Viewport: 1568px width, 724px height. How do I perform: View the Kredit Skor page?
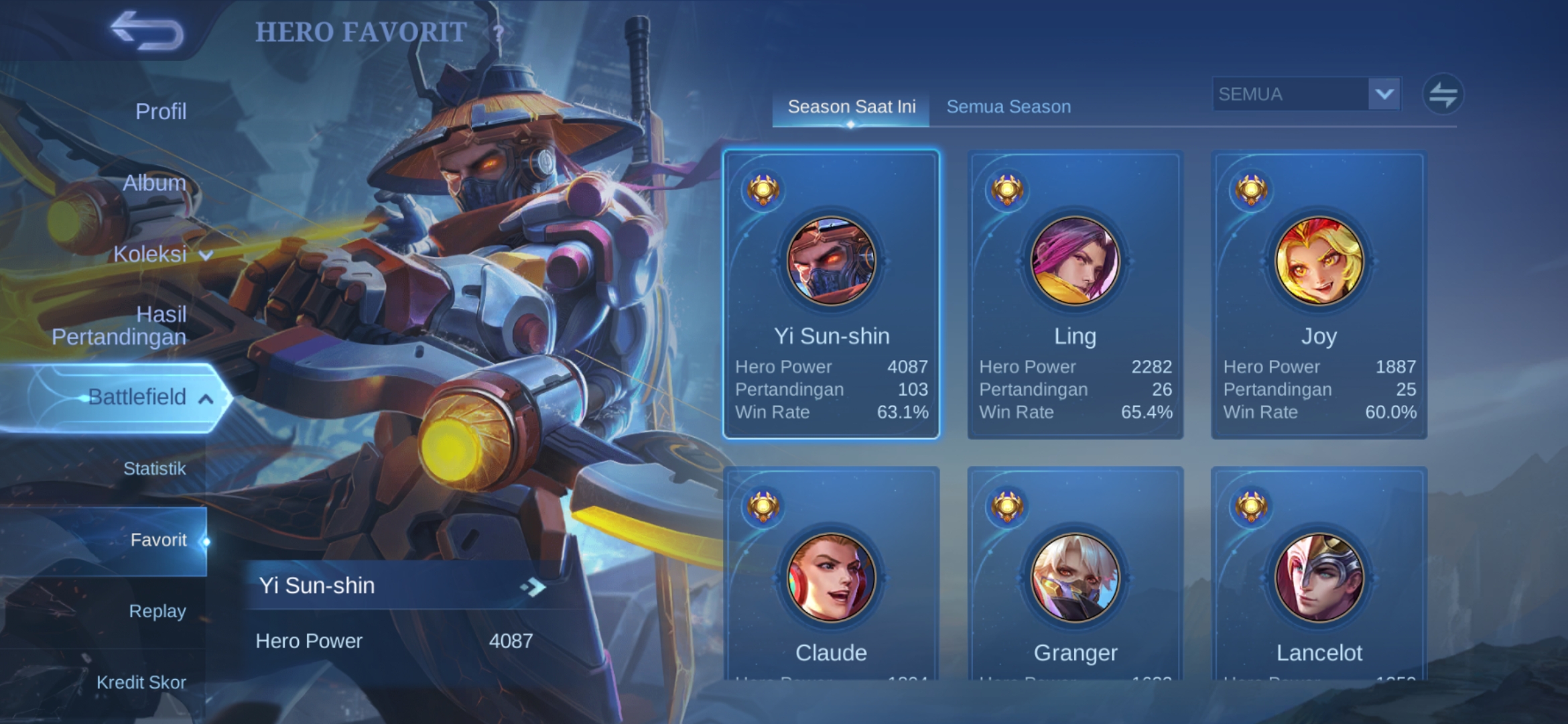coord(141,682)
